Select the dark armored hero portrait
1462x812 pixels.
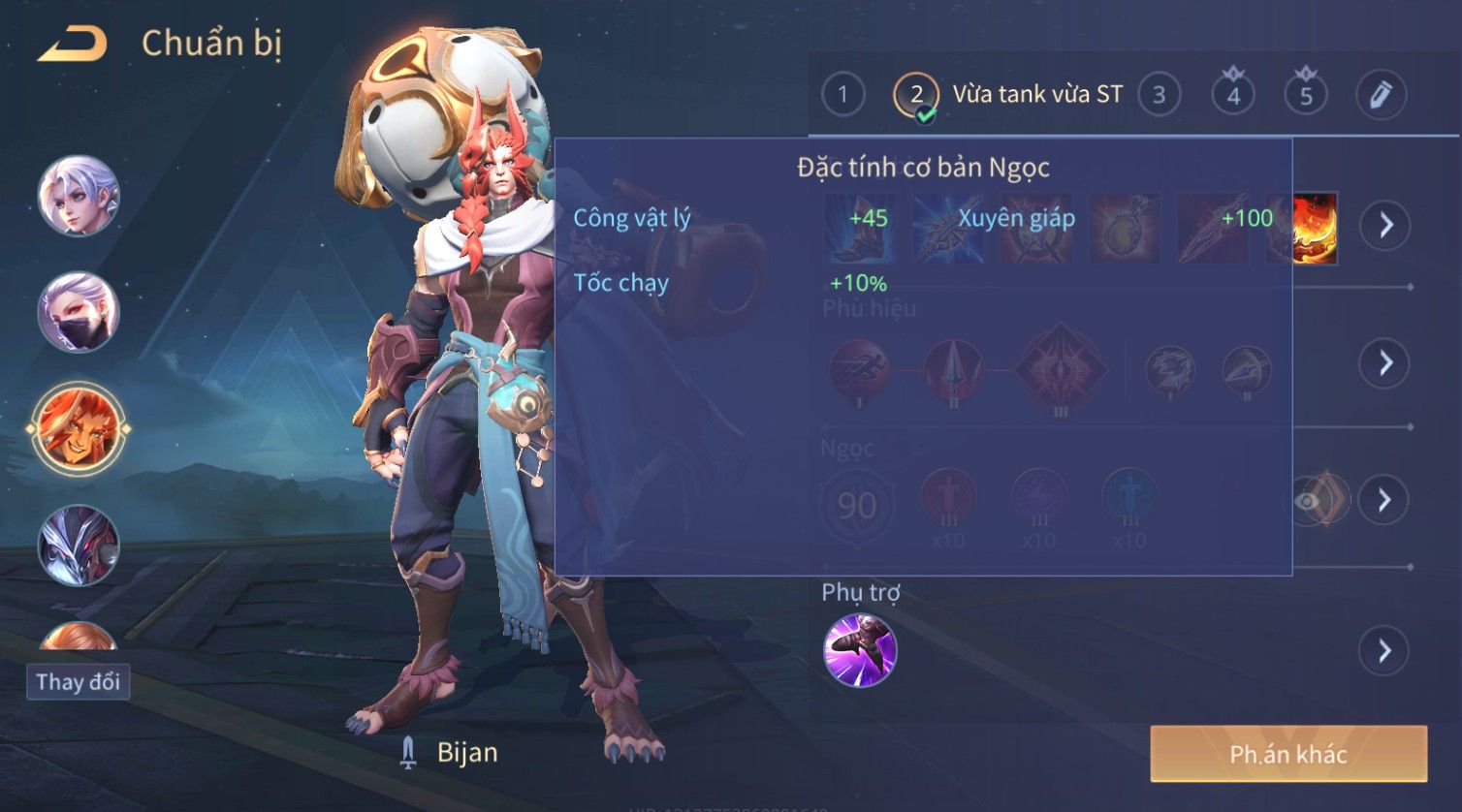point(79,545)
